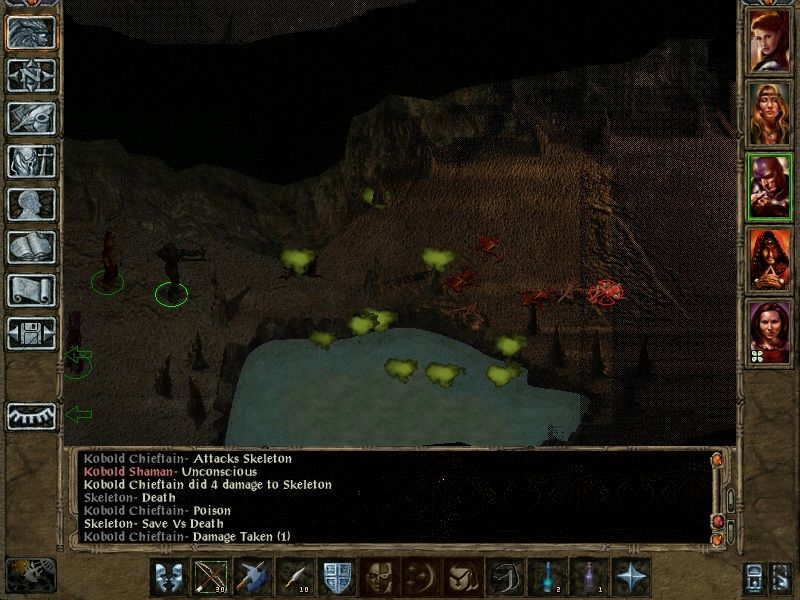Select the blonde woman with circlet portrait

[769, 113]
